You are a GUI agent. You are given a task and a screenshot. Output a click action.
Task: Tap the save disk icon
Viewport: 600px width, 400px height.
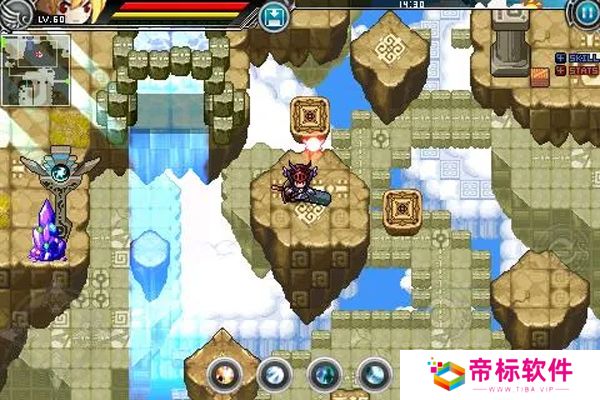(x=272, y=15)
